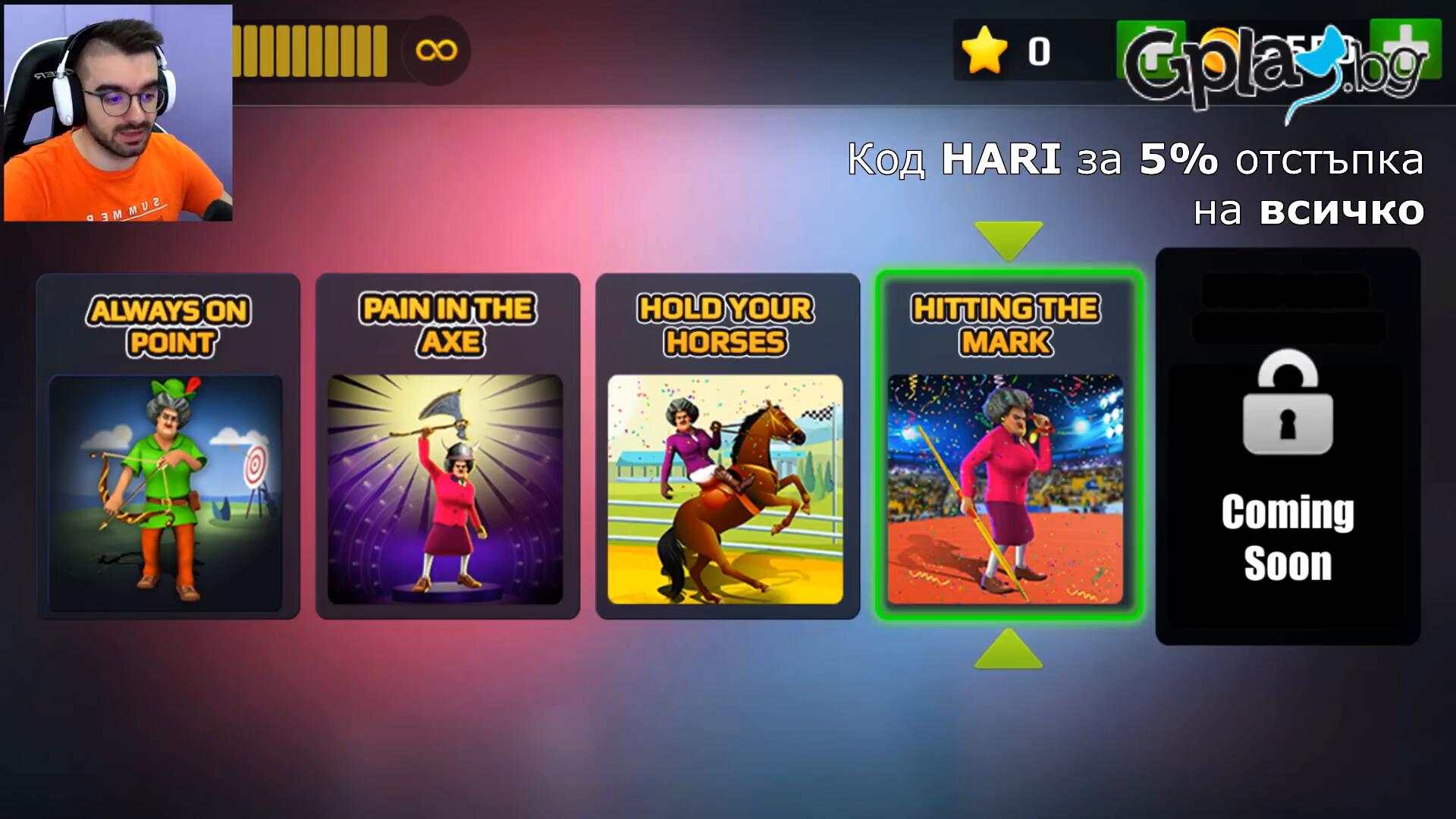Viewport: 1456px width, 819px height.
Task: Select the Always On Point level card
Action: pyautogui.click(x=168, y=446)
